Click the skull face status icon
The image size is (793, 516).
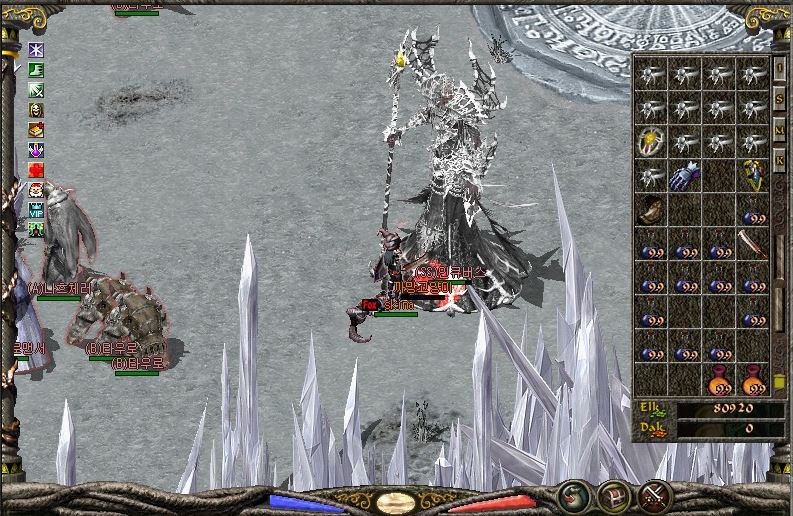coord(36,110)
